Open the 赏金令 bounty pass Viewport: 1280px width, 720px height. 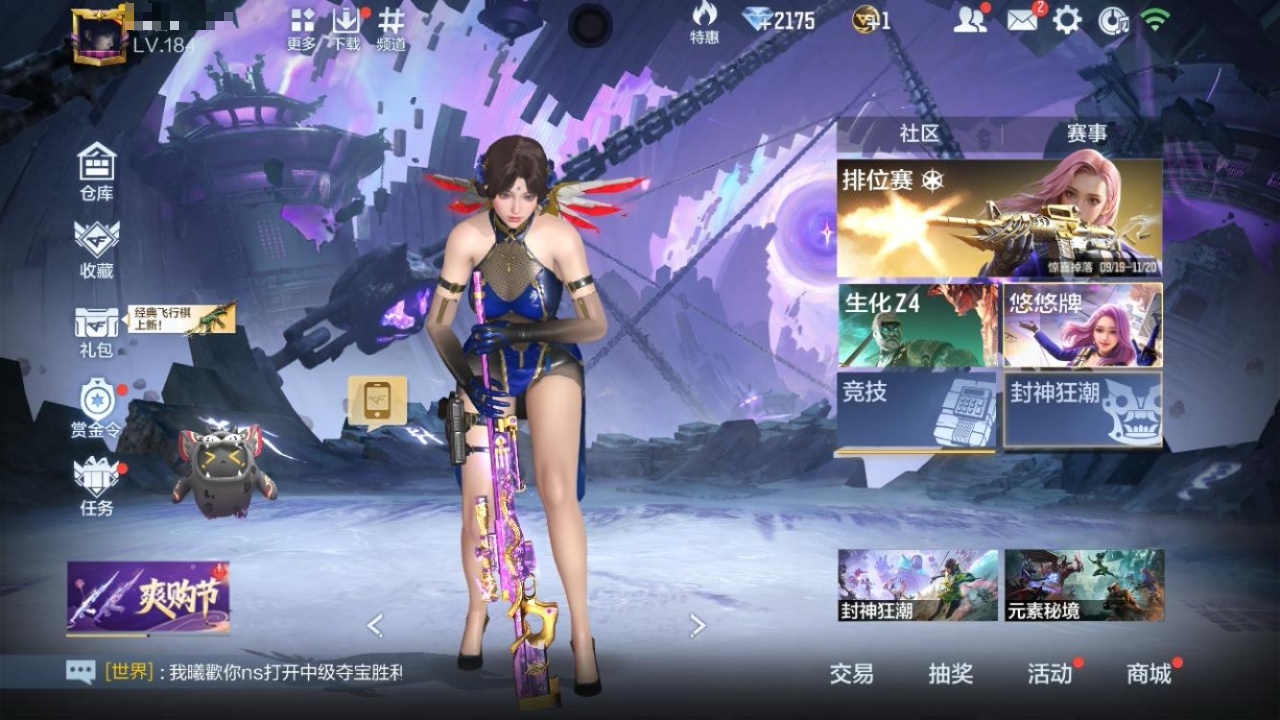(97, 408)
